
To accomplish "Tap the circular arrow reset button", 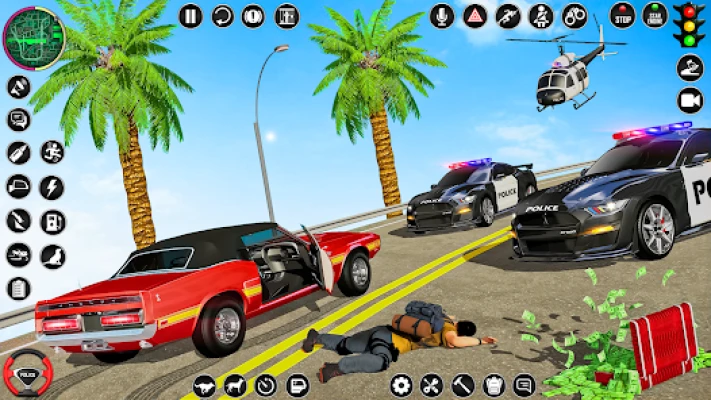I will [x=222, y=15].
